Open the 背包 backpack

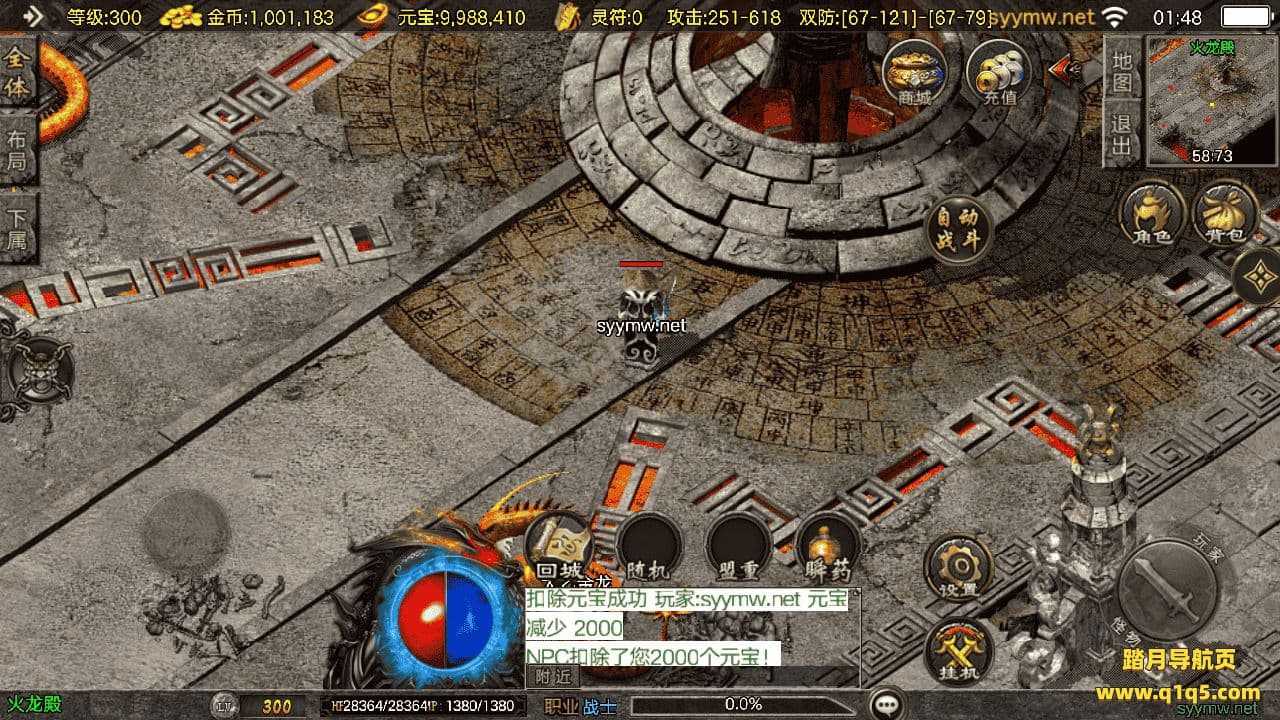pos(1225,214)
